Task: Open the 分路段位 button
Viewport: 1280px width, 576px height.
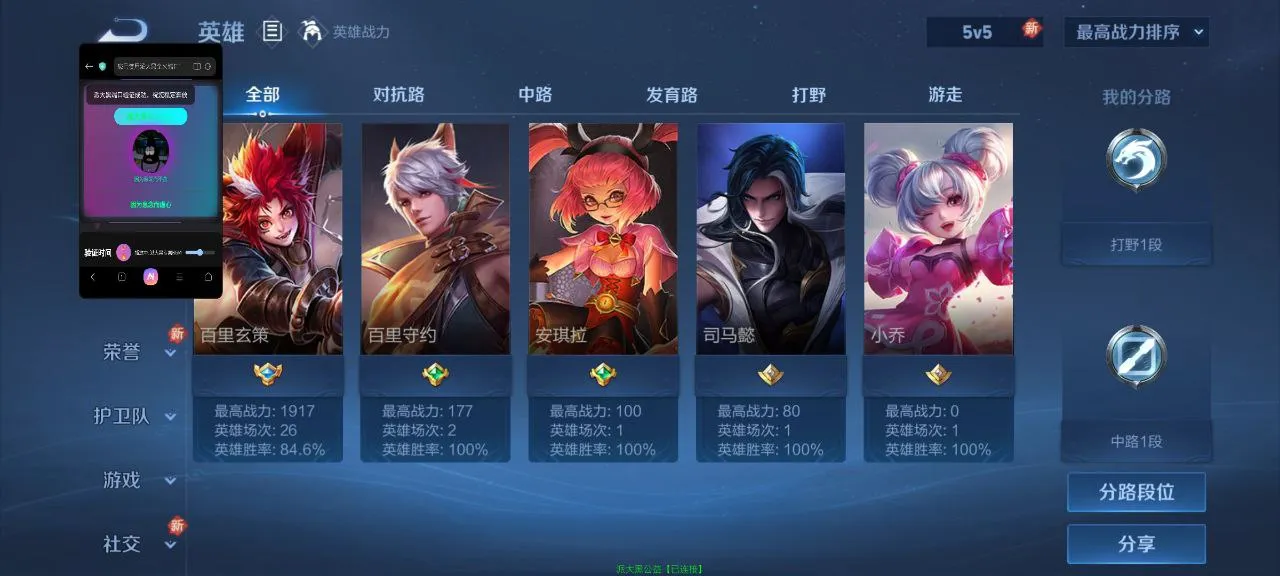Action: coord(1136,492)
